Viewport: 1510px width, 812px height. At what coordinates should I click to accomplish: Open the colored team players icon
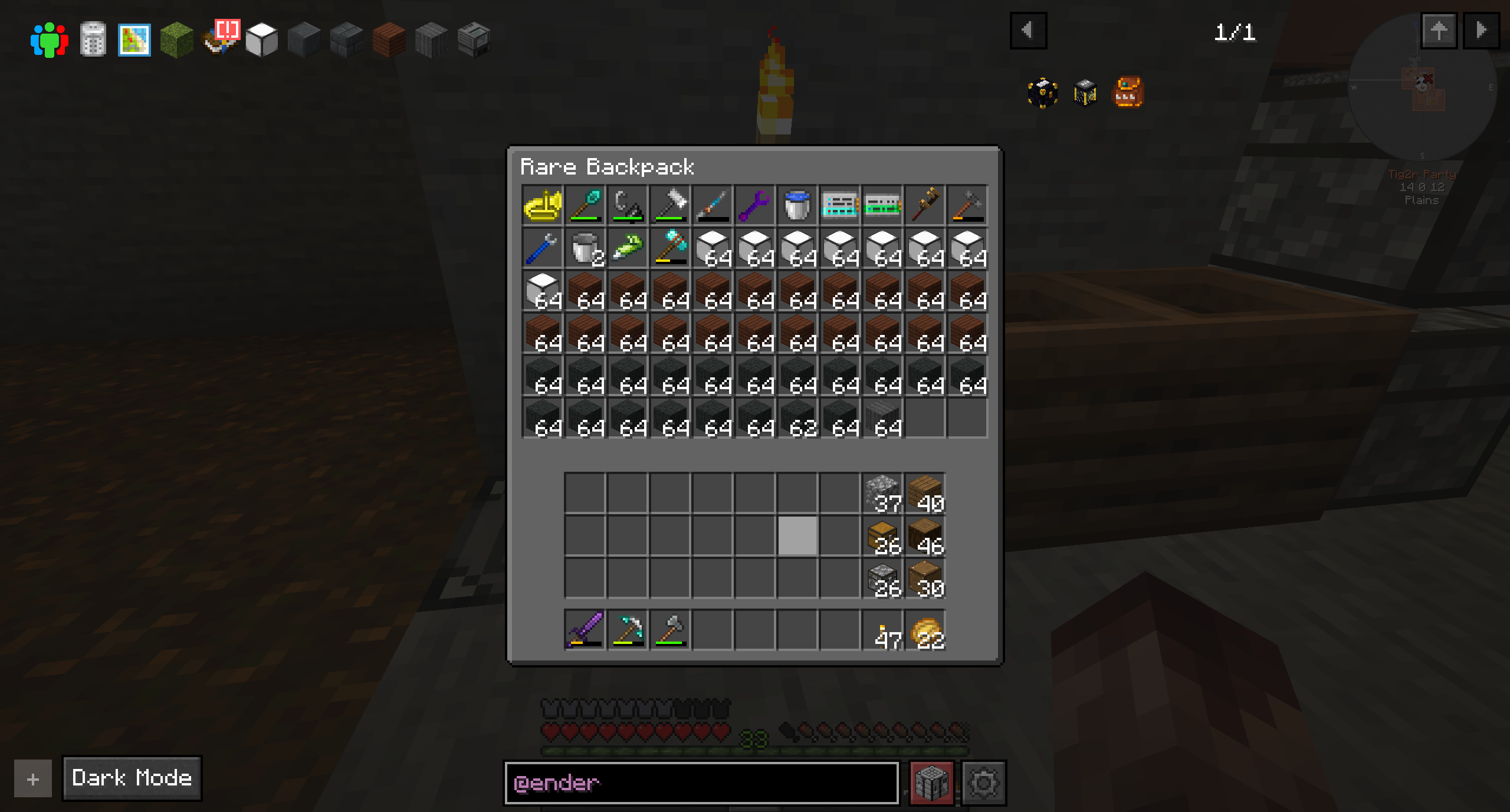click(x=50, y=40)
